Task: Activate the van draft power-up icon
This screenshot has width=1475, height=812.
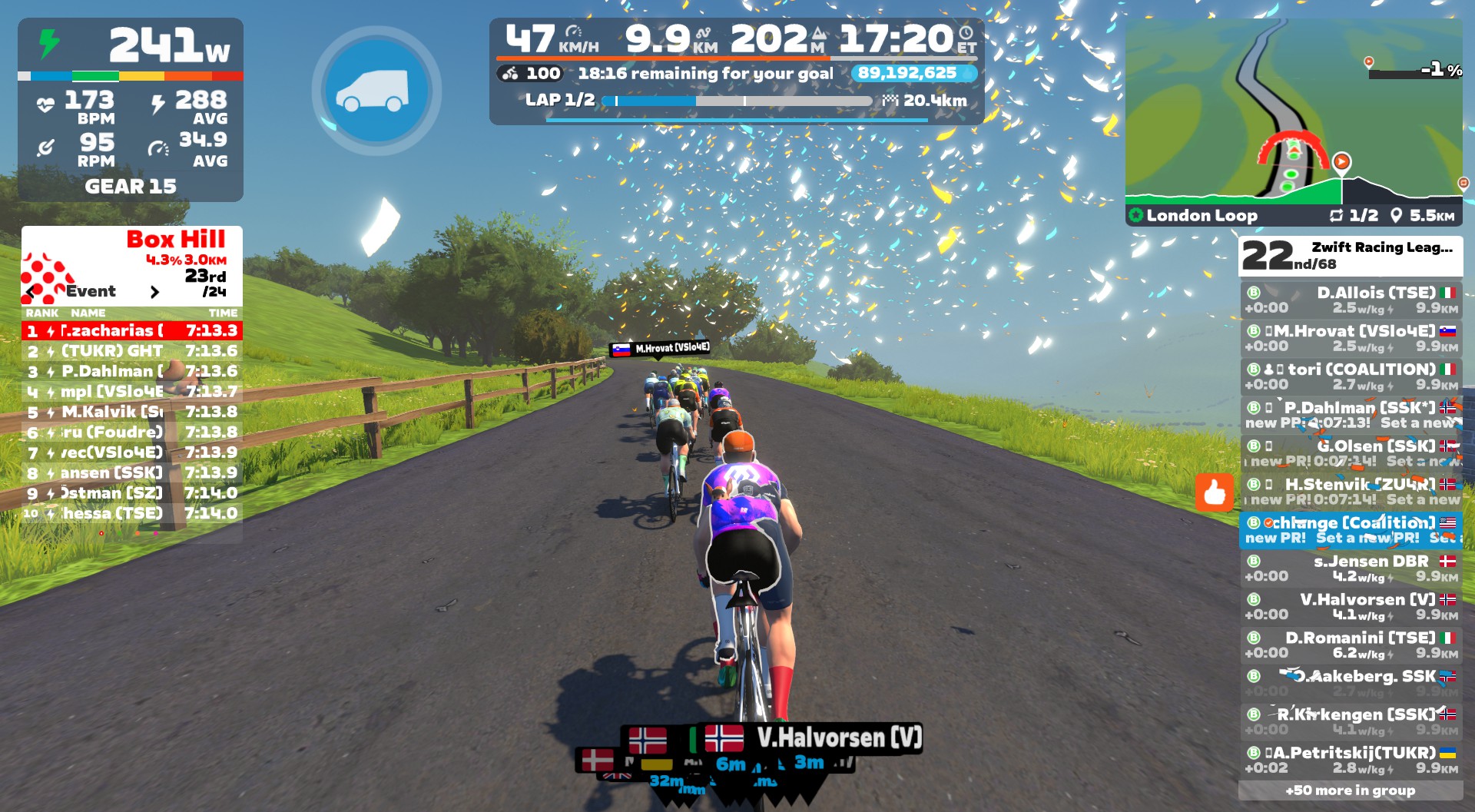Action: click(x=376, y=91)
